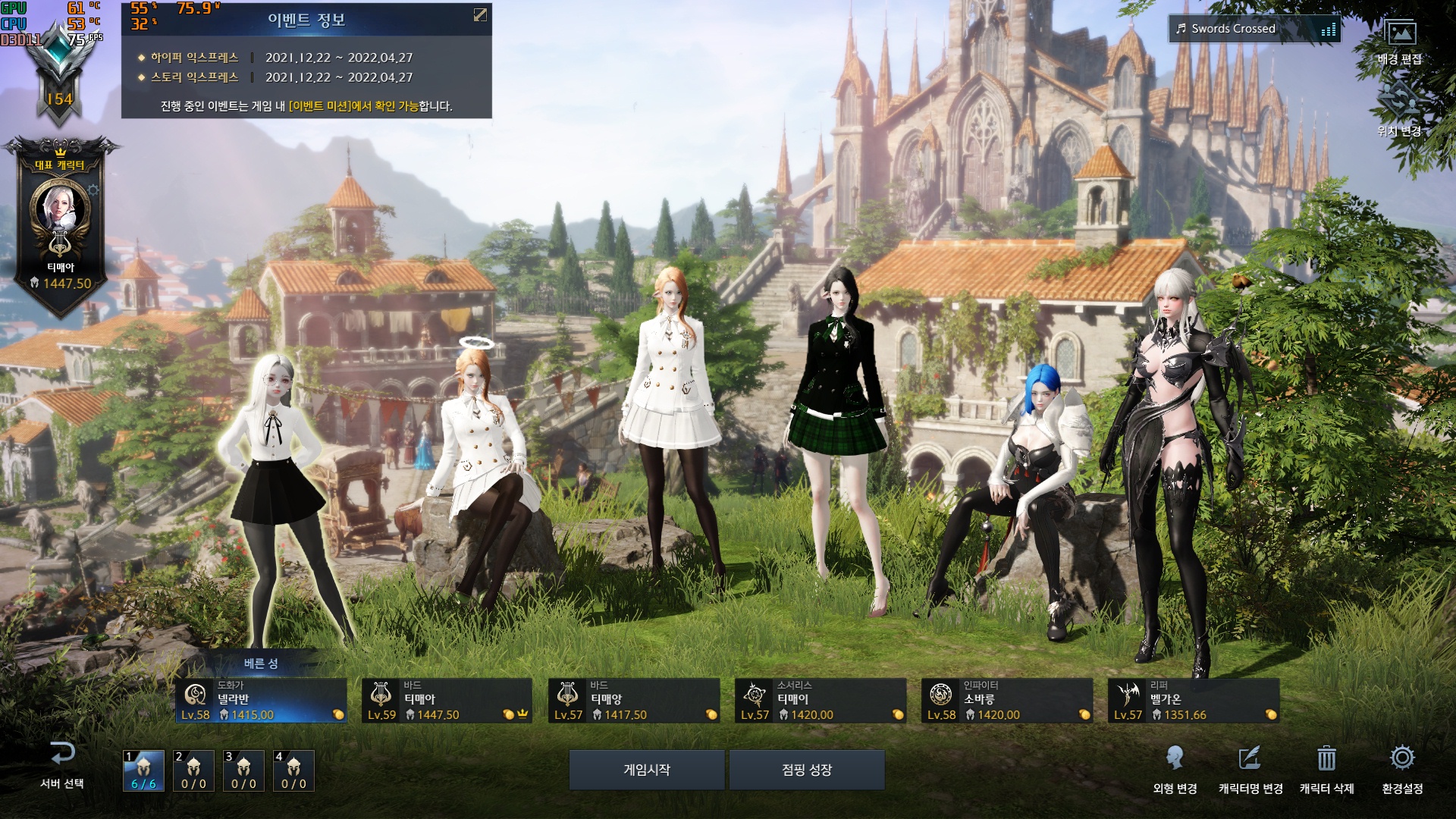
Task: Switch to character page 1 tab
Action: (144, 771)
